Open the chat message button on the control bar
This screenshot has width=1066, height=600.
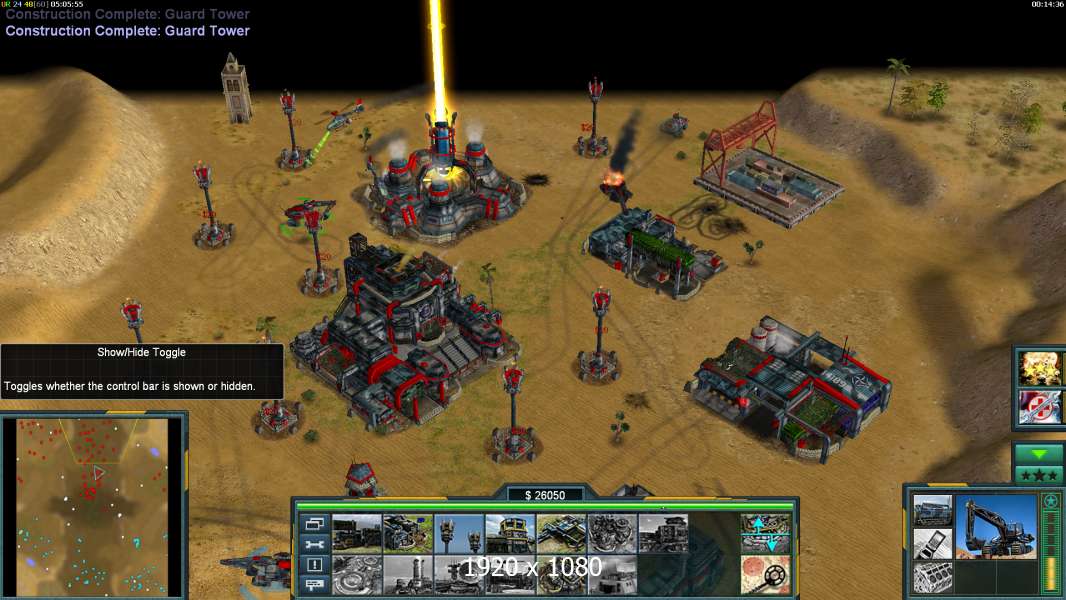click(x=314, y=584)
